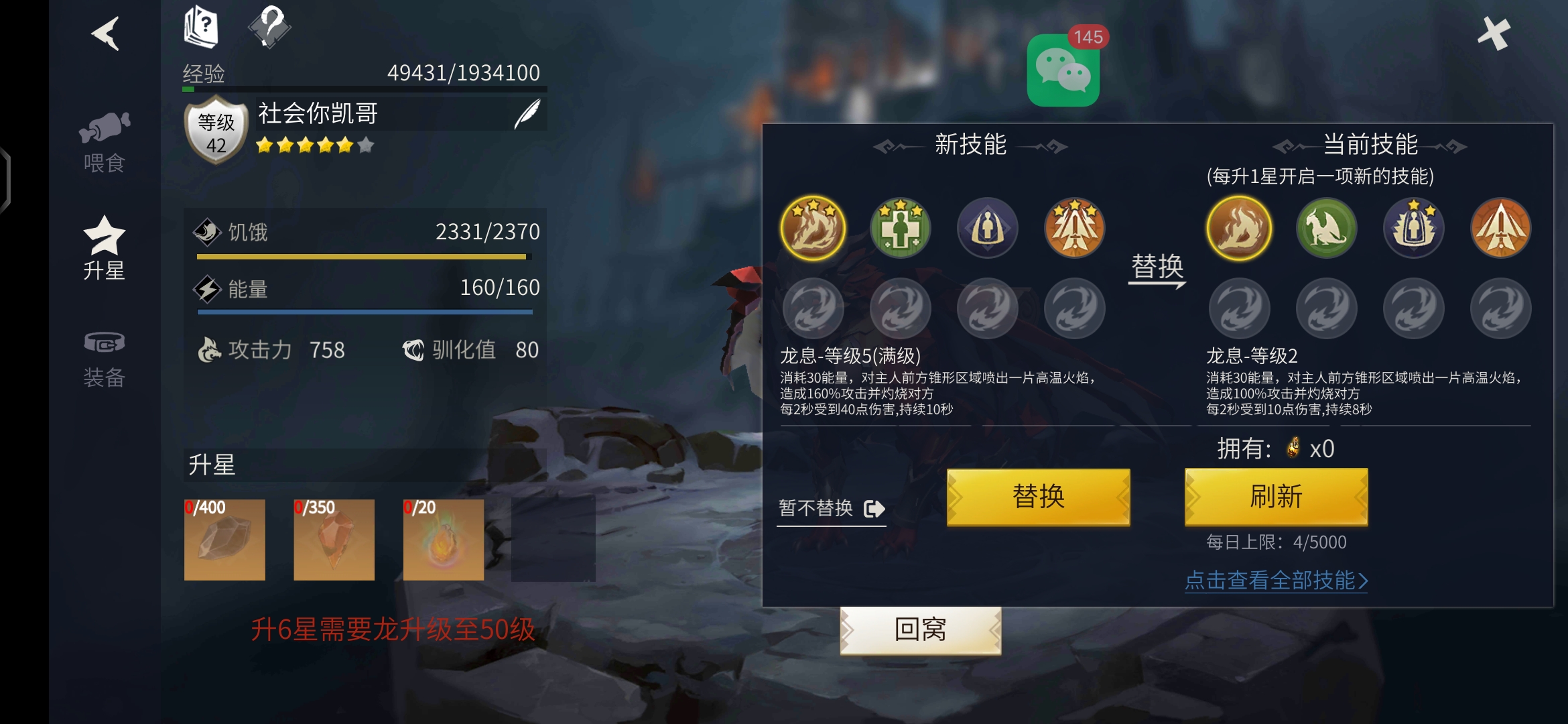
Task: Open the 喂食 feeding panel icon
Action: pyautogui.click(x=105, y=137)
